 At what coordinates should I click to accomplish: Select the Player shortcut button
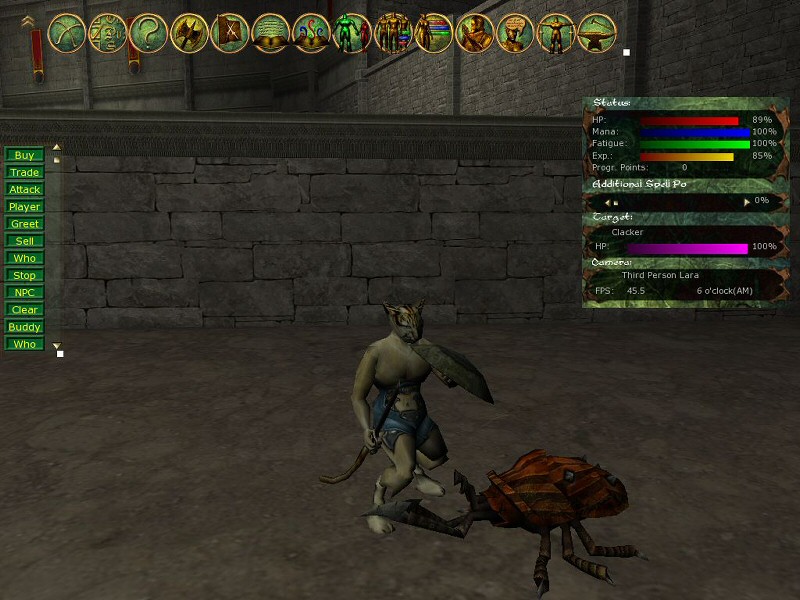click(x=24, y=206)
